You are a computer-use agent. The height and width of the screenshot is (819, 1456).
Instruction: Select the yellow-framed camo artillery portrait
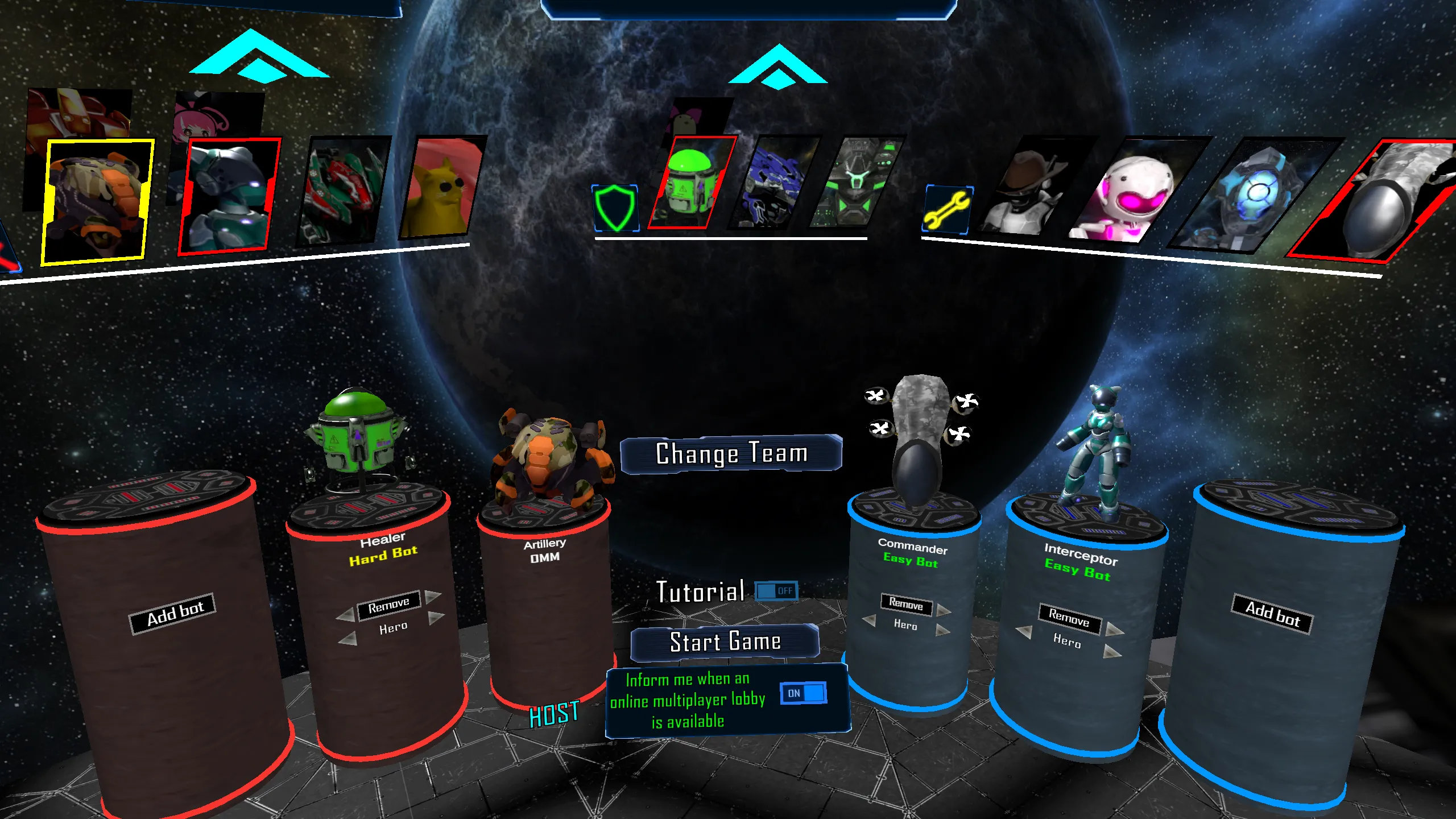[x=97, y=200]
